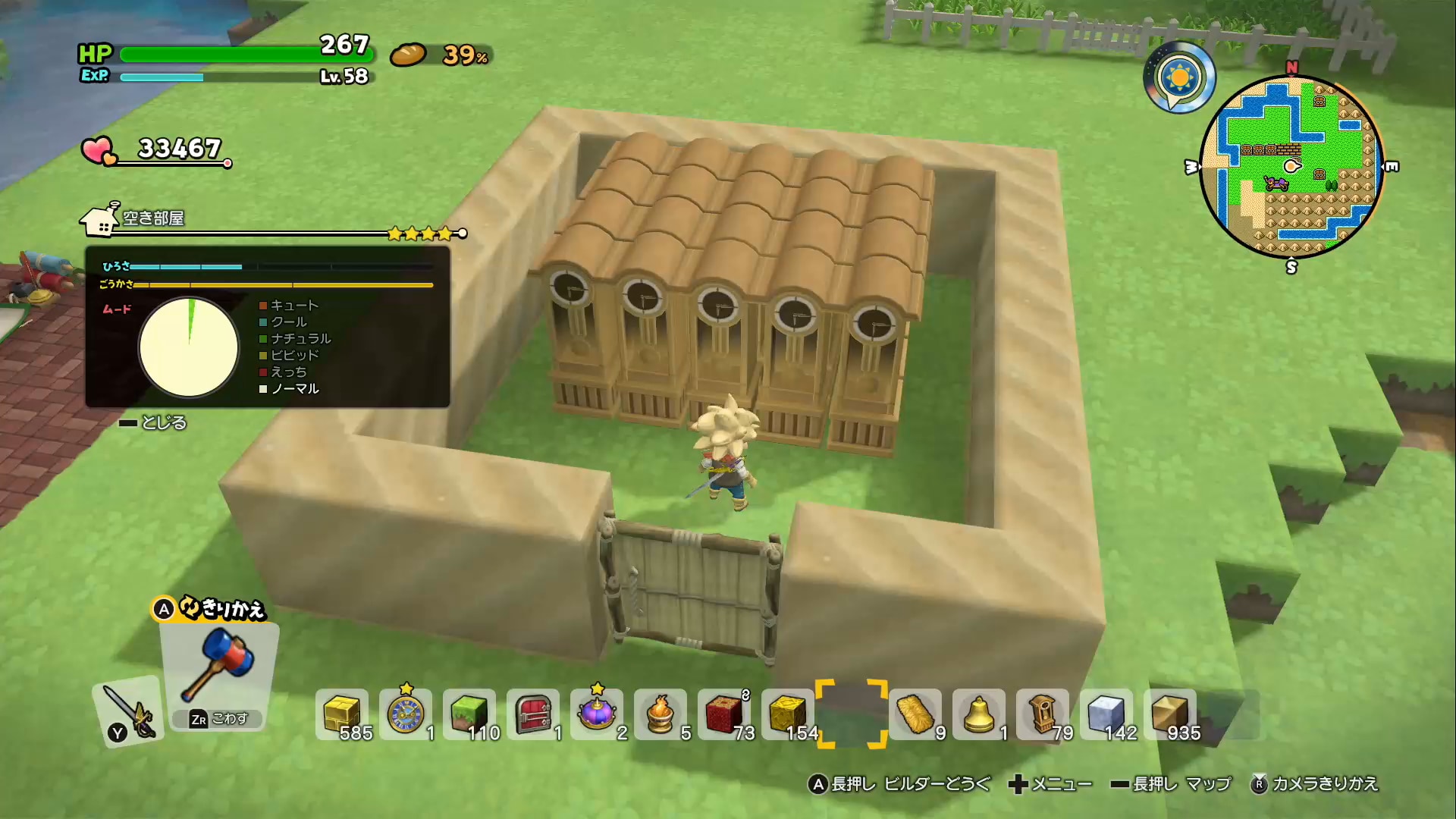The image size is (1456, 819).
Task: Click the empty highlighted hotbar slot
Action: (852, 714)
